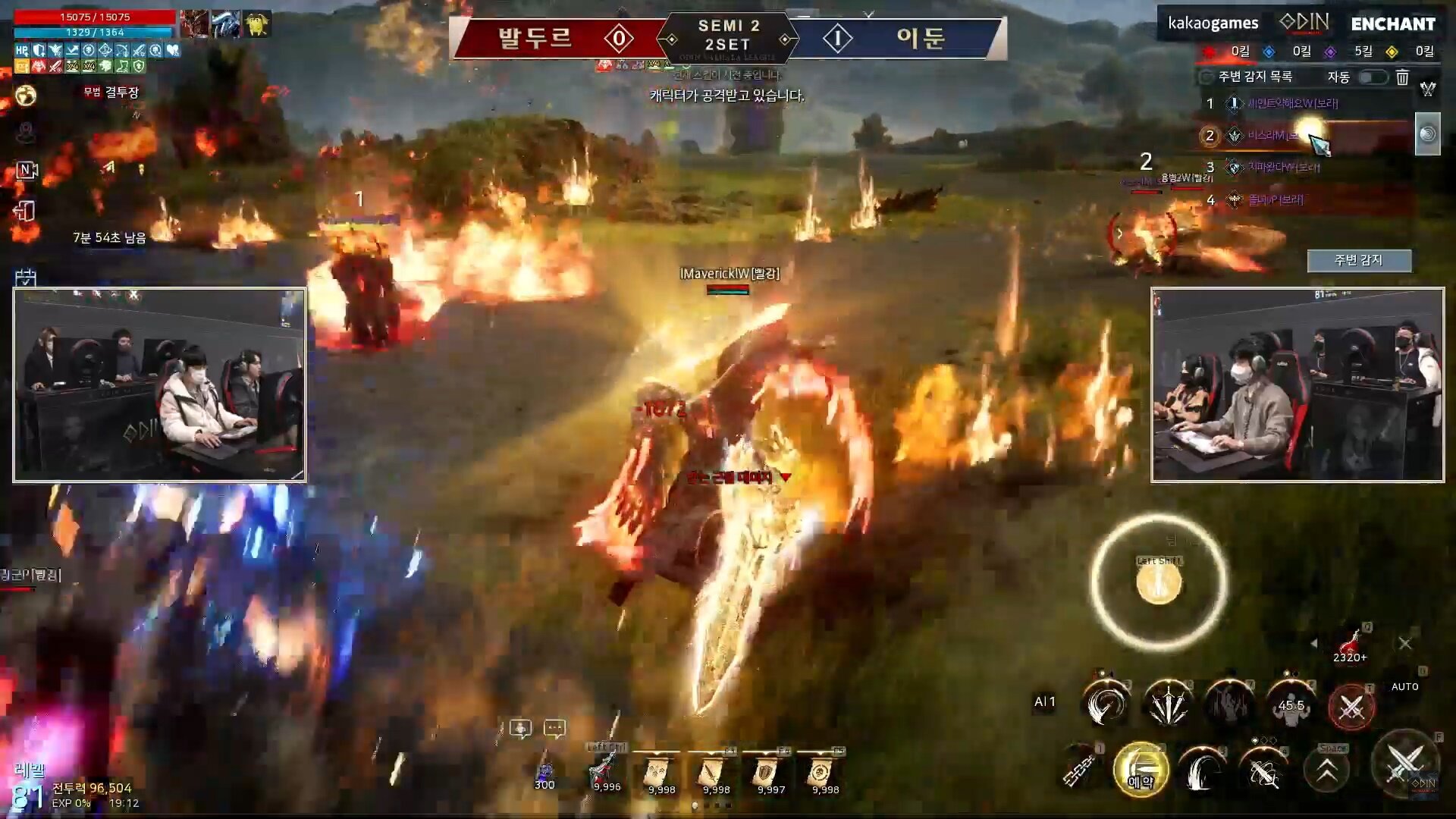
Task: Activate the chain skill
Action: [x=1079, y=770]
